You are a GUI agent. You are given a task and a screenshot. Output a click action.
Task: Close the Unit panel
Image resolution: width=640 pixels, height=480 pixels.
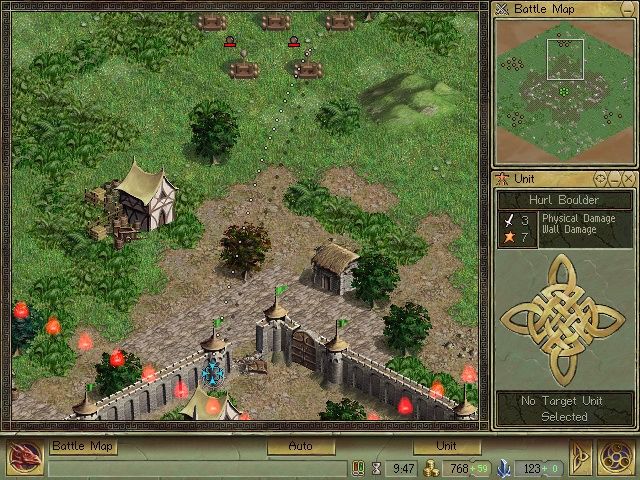click(x=628, y=178)
